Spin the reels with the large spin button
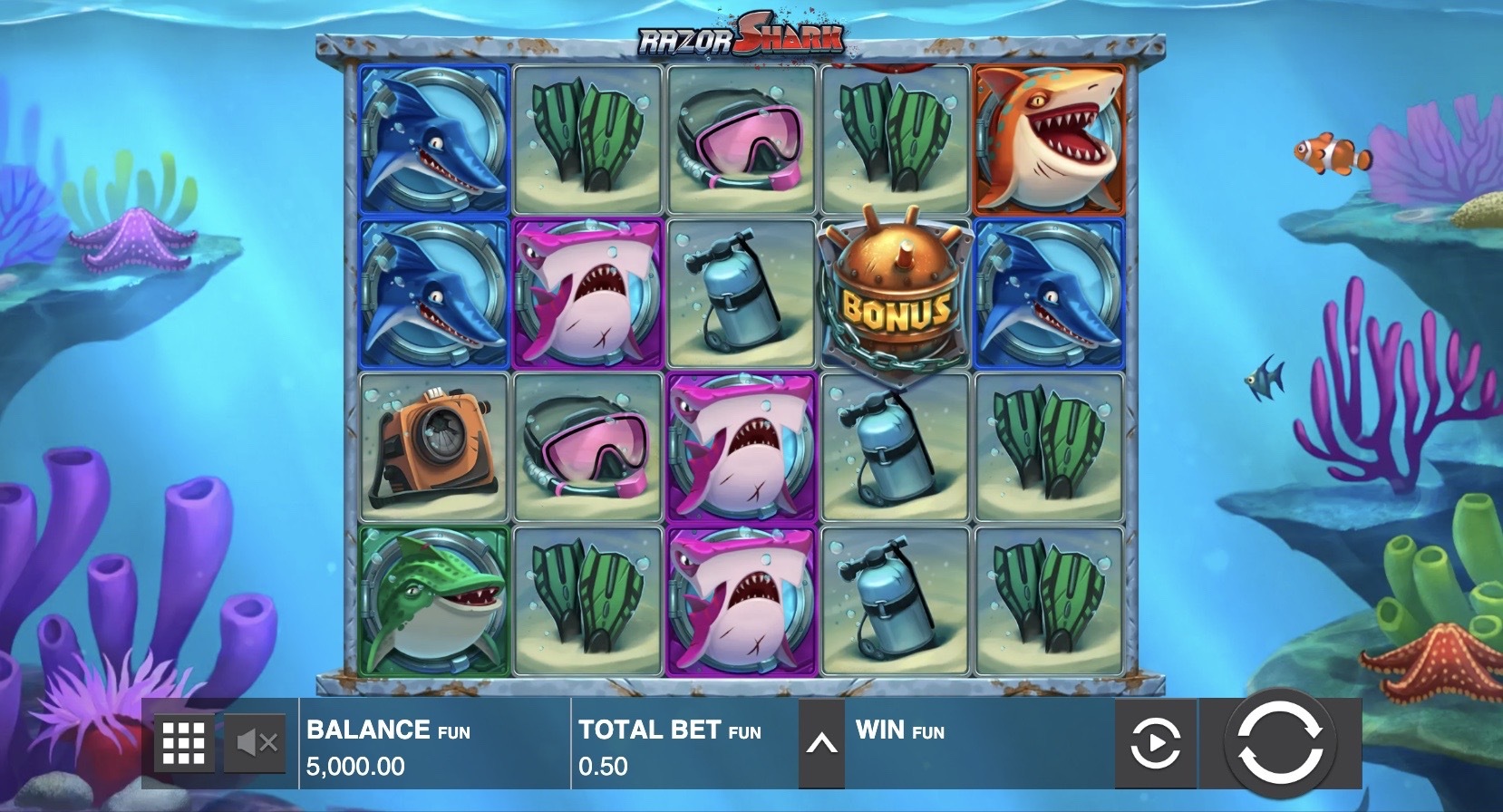The image size is (1503, 812). coord(1279,743)
